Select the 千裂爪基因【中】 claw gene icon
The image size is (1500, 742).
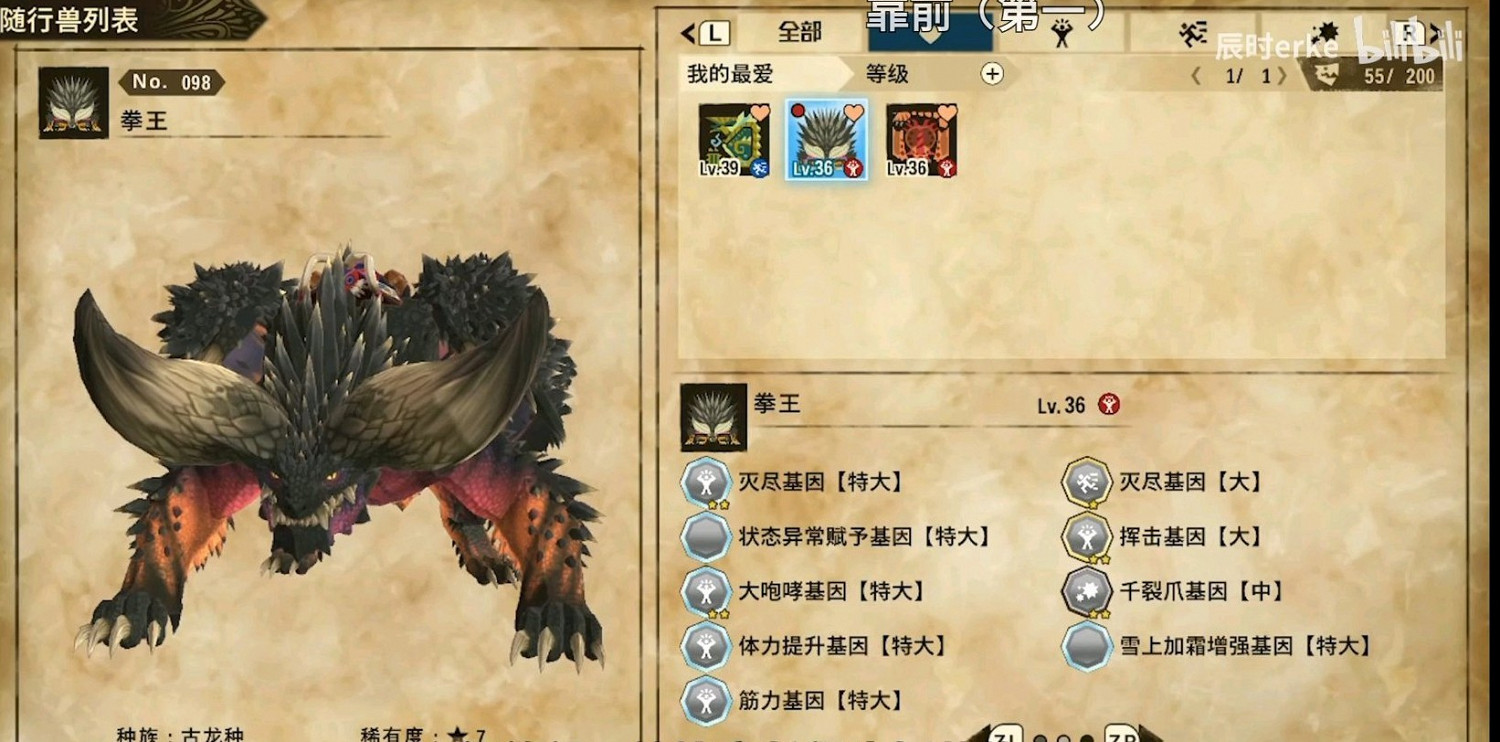[1085, 591]
